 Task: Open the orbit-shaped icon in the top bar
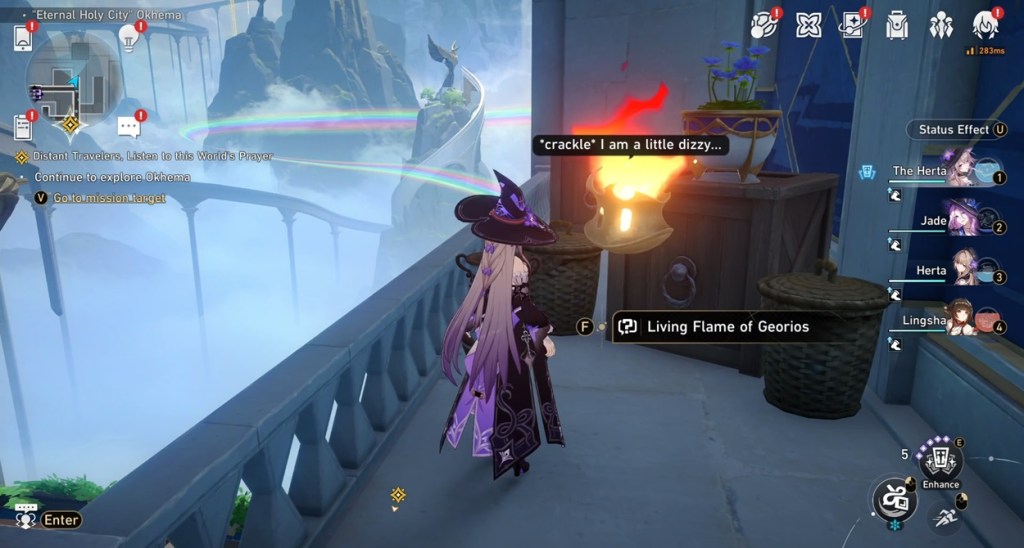(x=764, y=26)
